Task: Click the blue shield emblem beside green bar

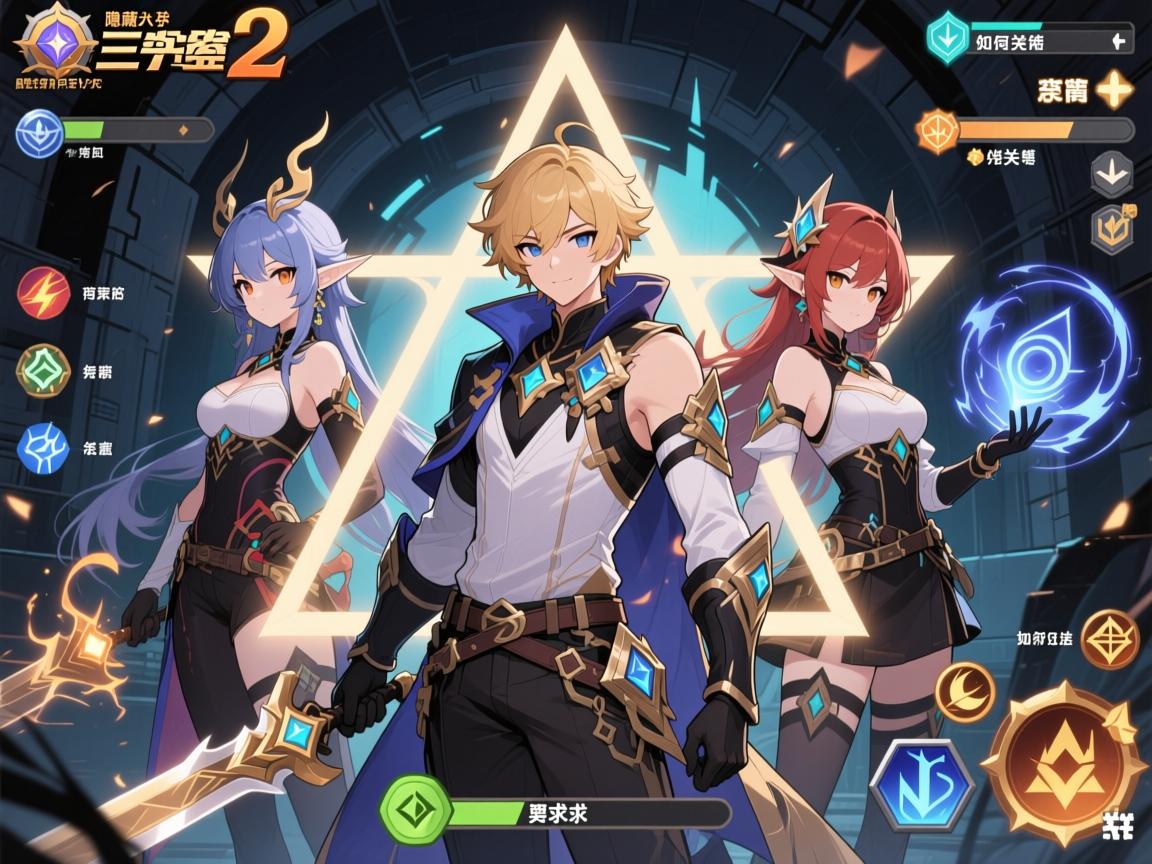Action: pyautogui.click(x=40, y=133)
